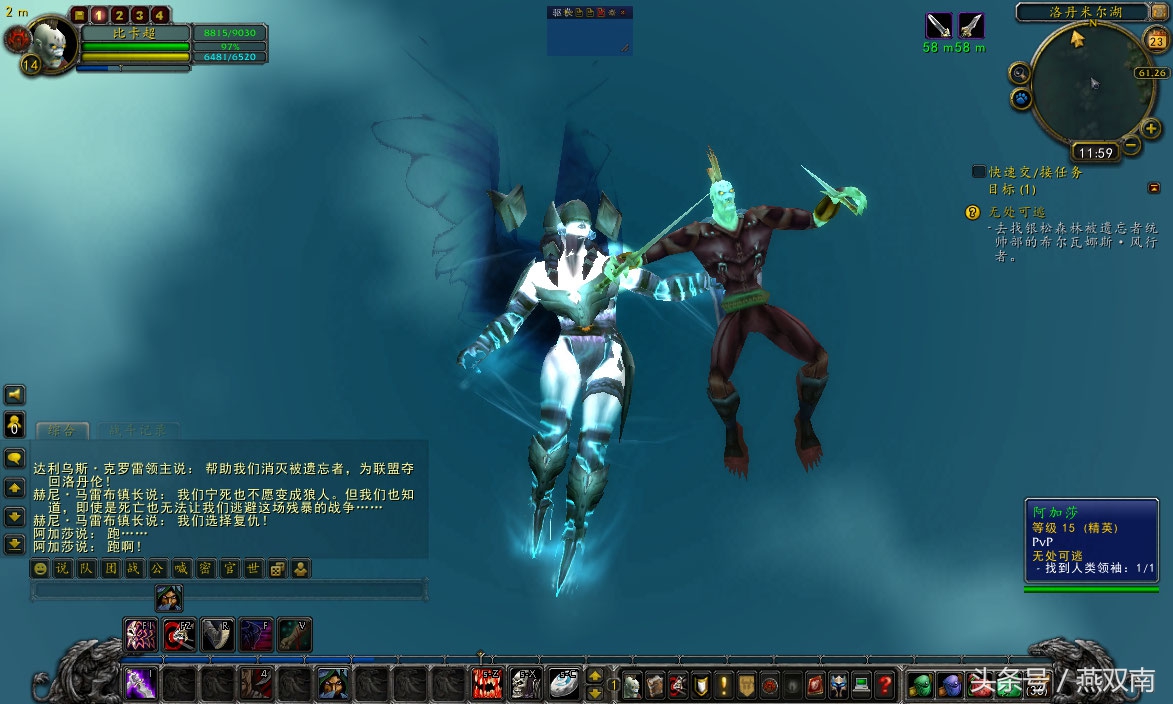The width and height of the screenshot is (1173, 704).
Task: Click the main-hand dagger buff icon
Action: tap(938, 26)
